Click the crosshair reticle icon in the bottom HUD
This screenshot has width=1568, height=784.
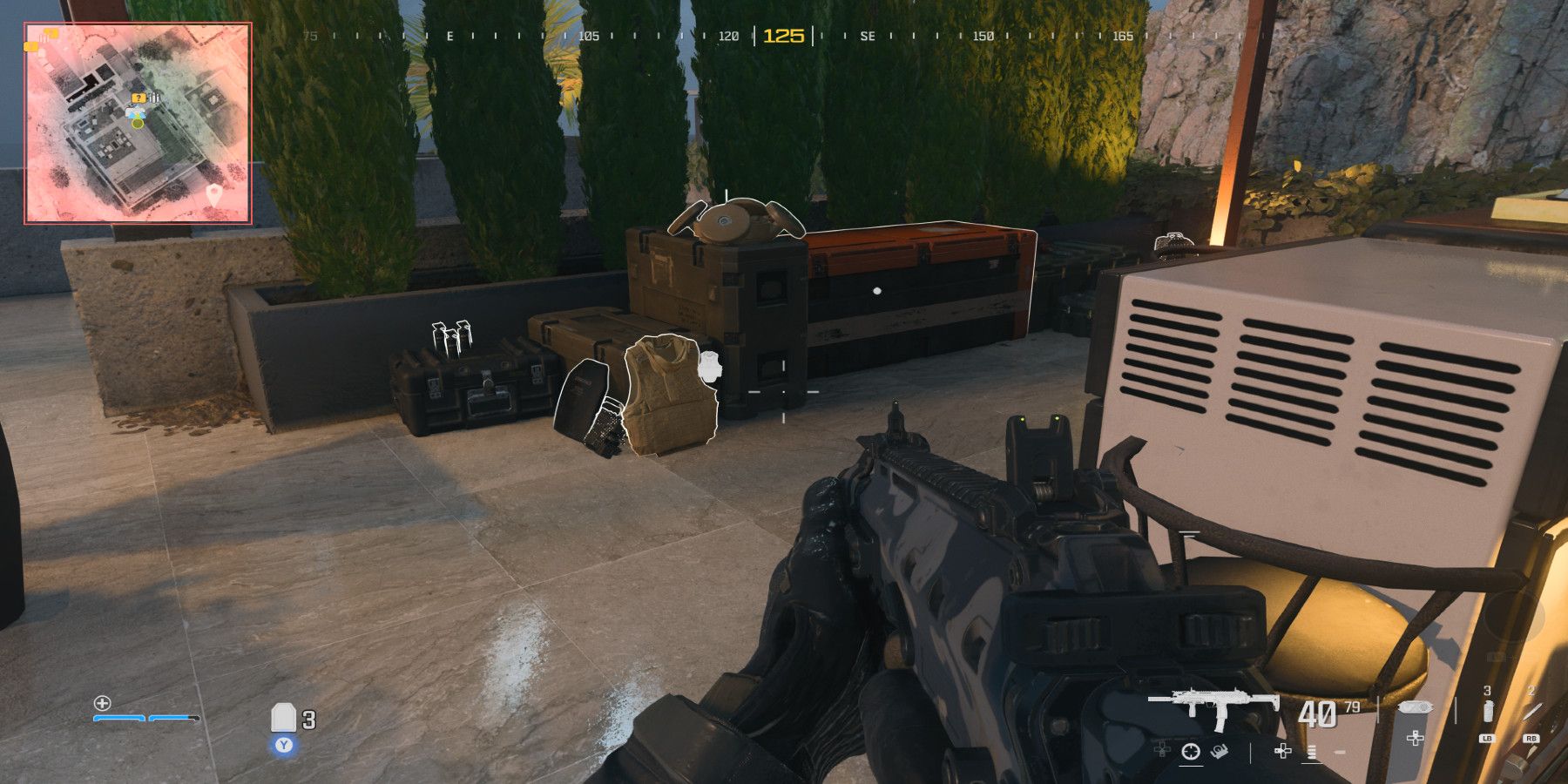(x=1192, y=753)
